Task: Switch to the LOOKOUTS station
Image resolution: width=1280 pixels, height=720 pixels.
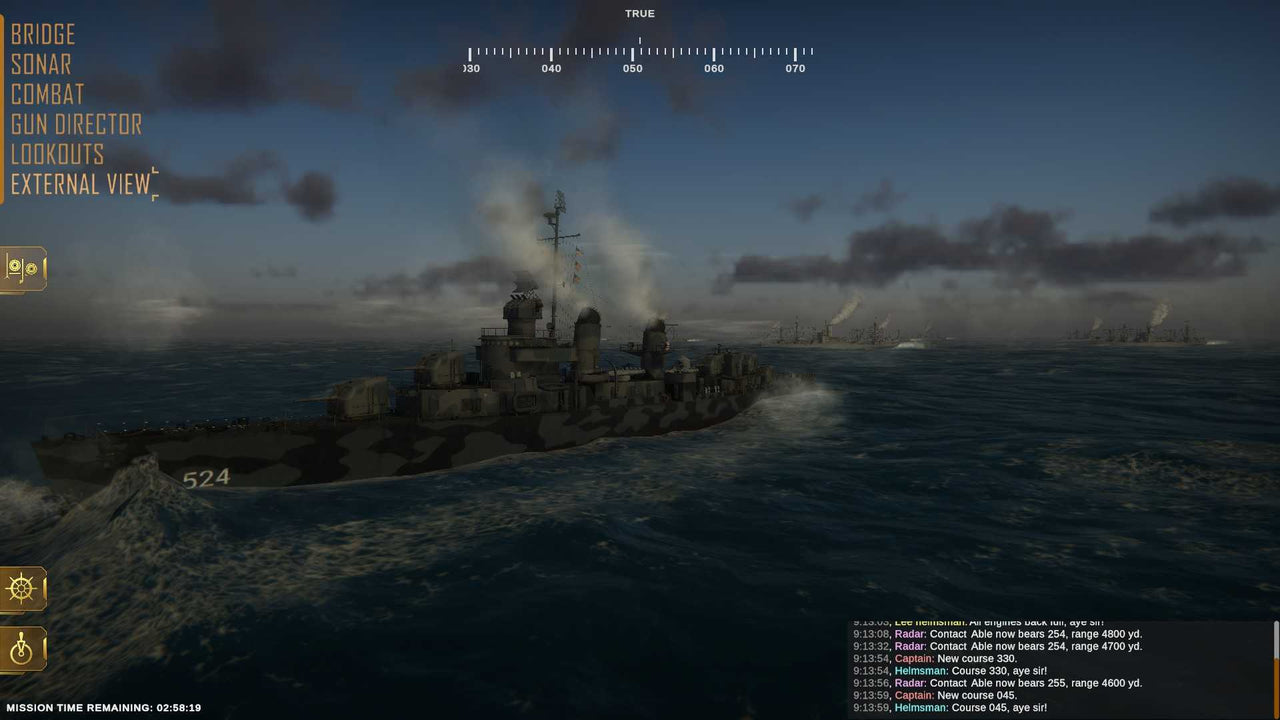Action: pyautogui.click(x=57, y=154)
